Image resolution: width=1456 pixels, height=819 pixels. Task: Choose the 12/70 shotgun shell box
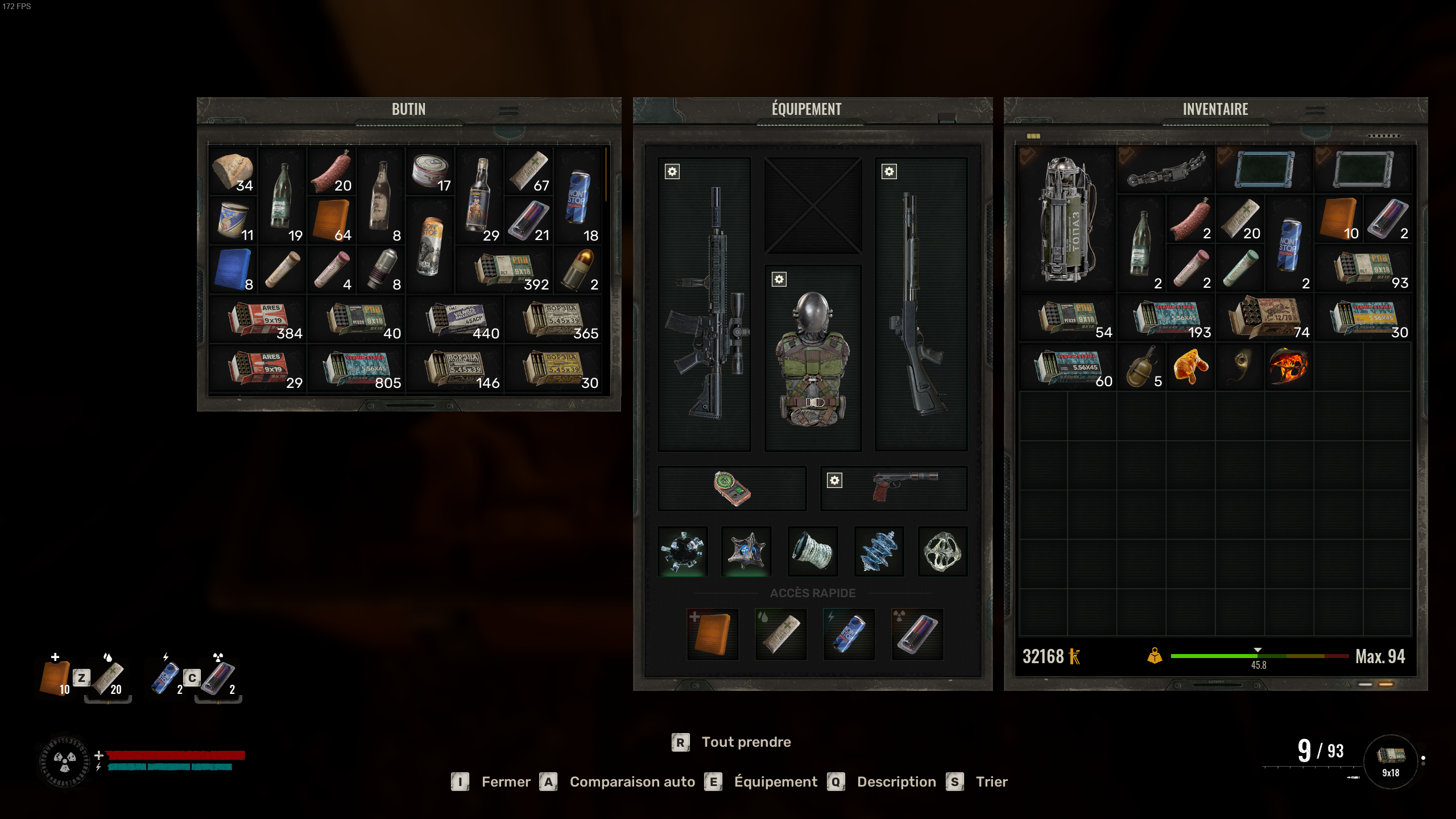[x=1264, y=318]
